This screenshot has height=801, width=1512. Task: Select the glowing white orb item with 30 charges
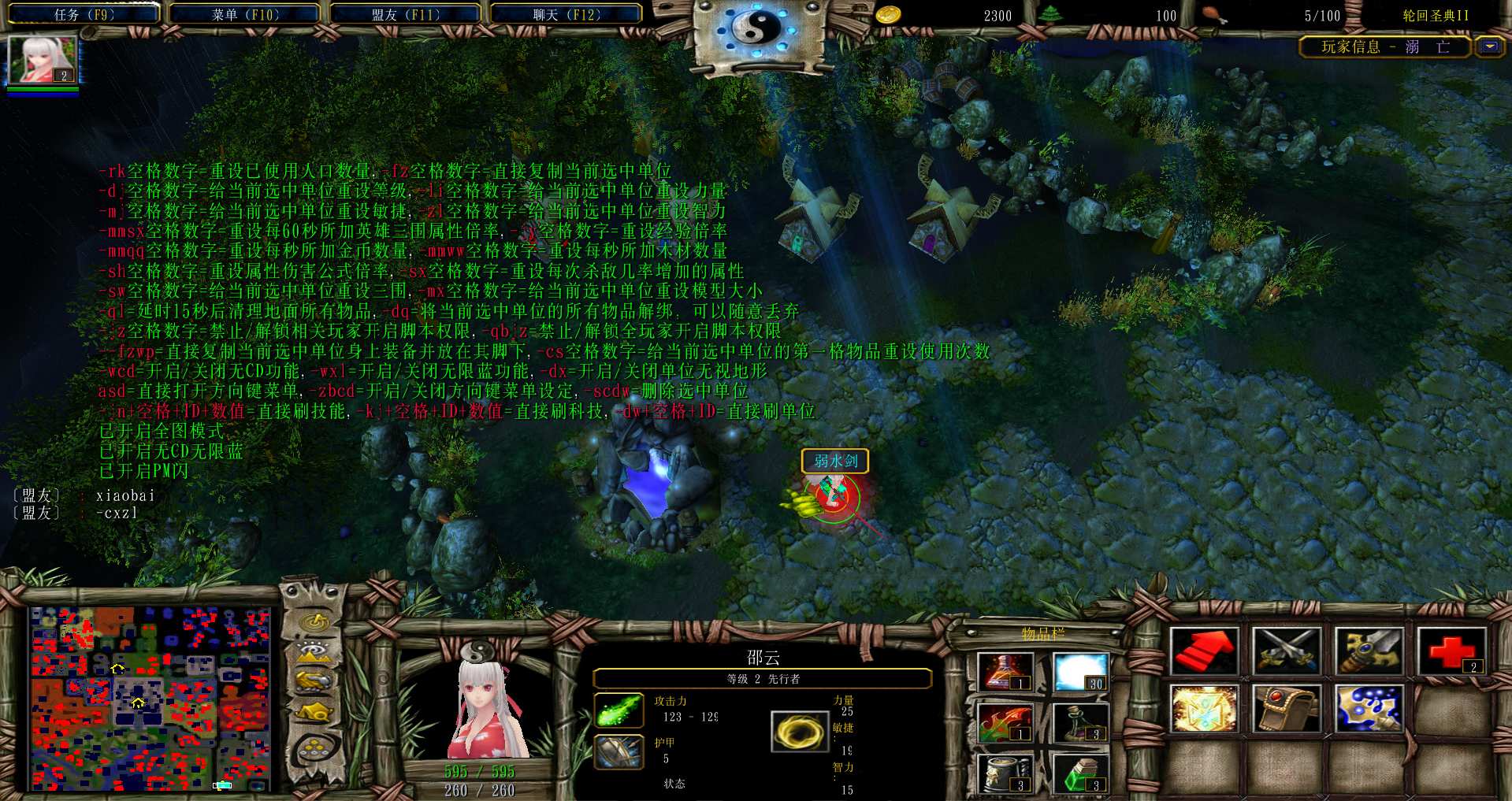[1080, 672]
